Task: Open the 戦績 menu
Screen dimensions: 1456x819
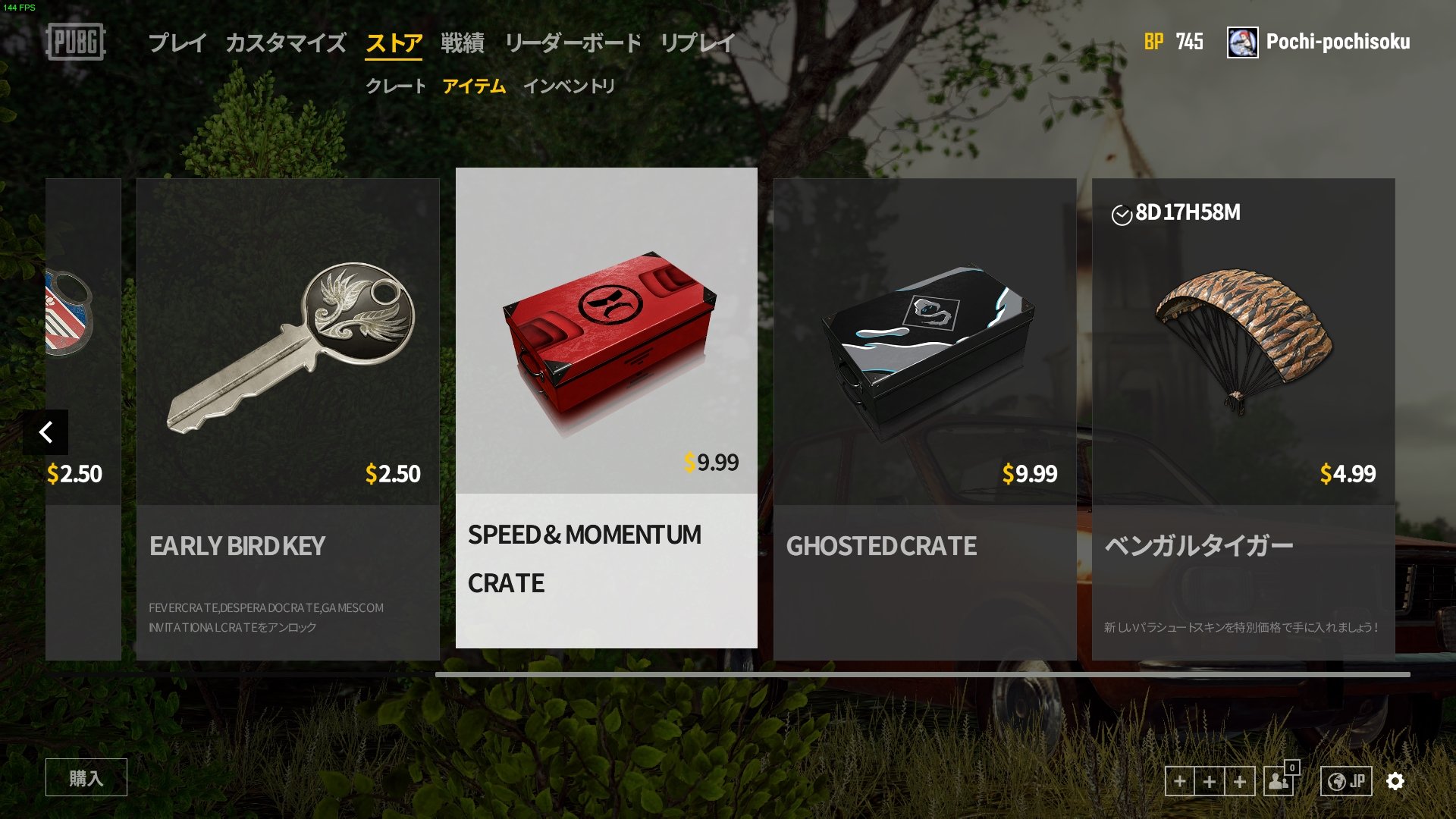Action: [x=462, y=43]
